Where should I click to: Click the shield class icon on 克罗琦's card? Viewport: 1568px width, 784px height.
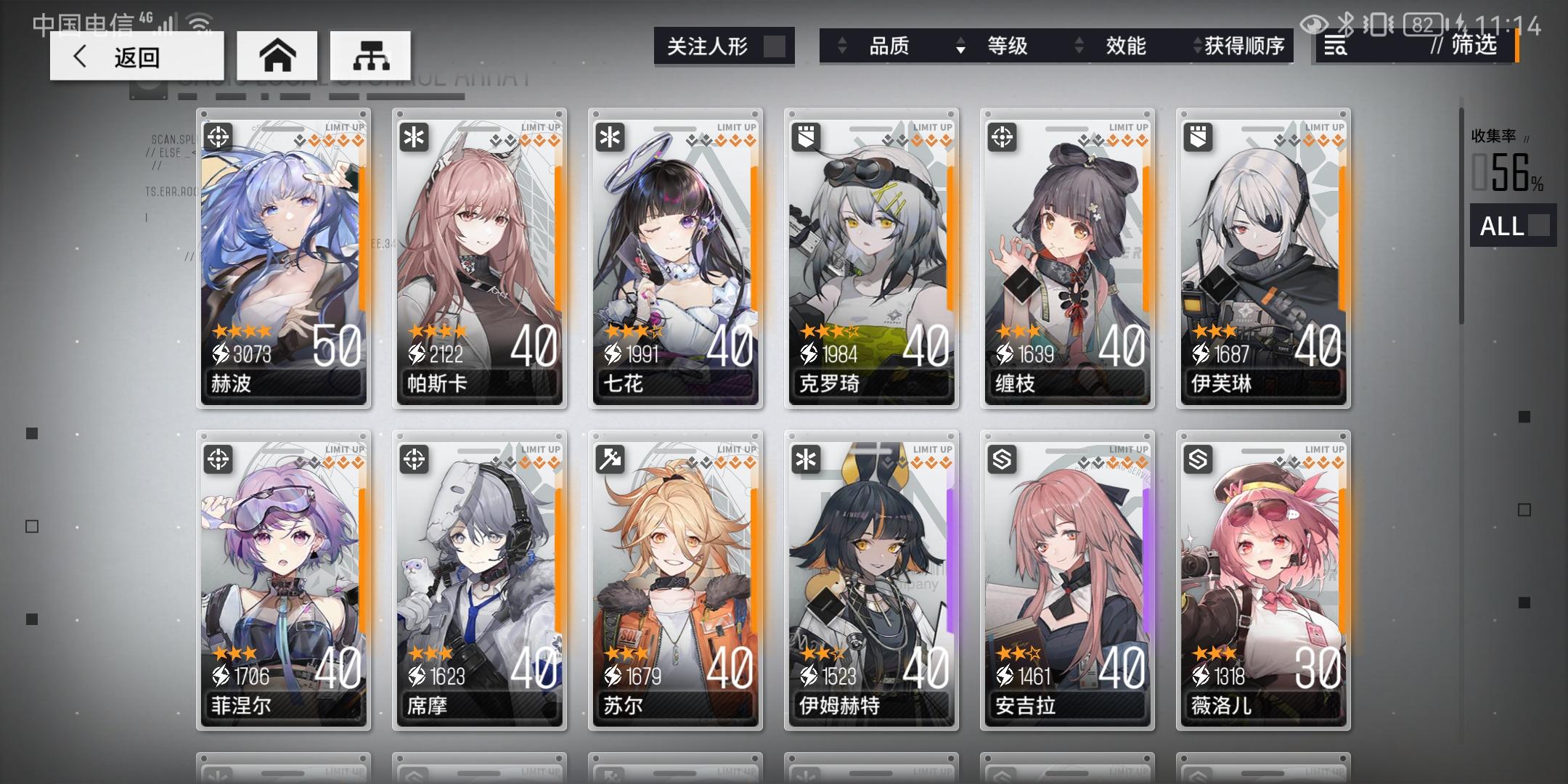805,135
